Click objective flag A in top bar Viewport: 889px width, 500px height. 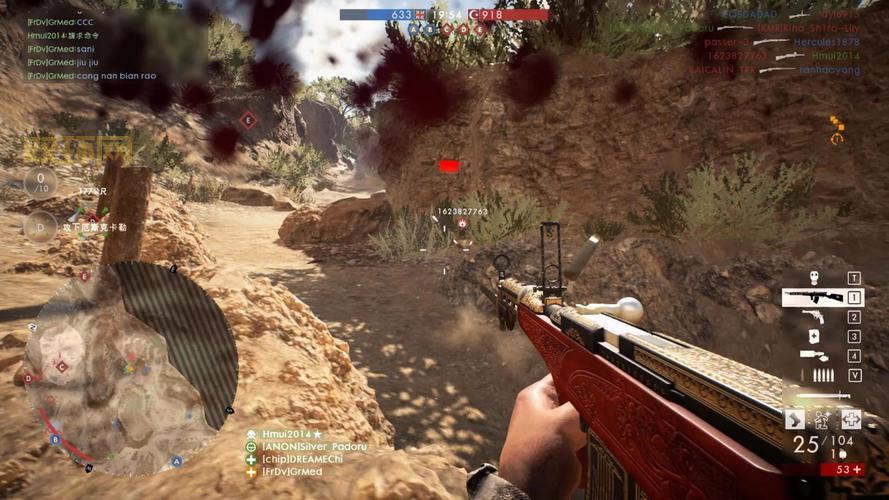coord(412,29)
